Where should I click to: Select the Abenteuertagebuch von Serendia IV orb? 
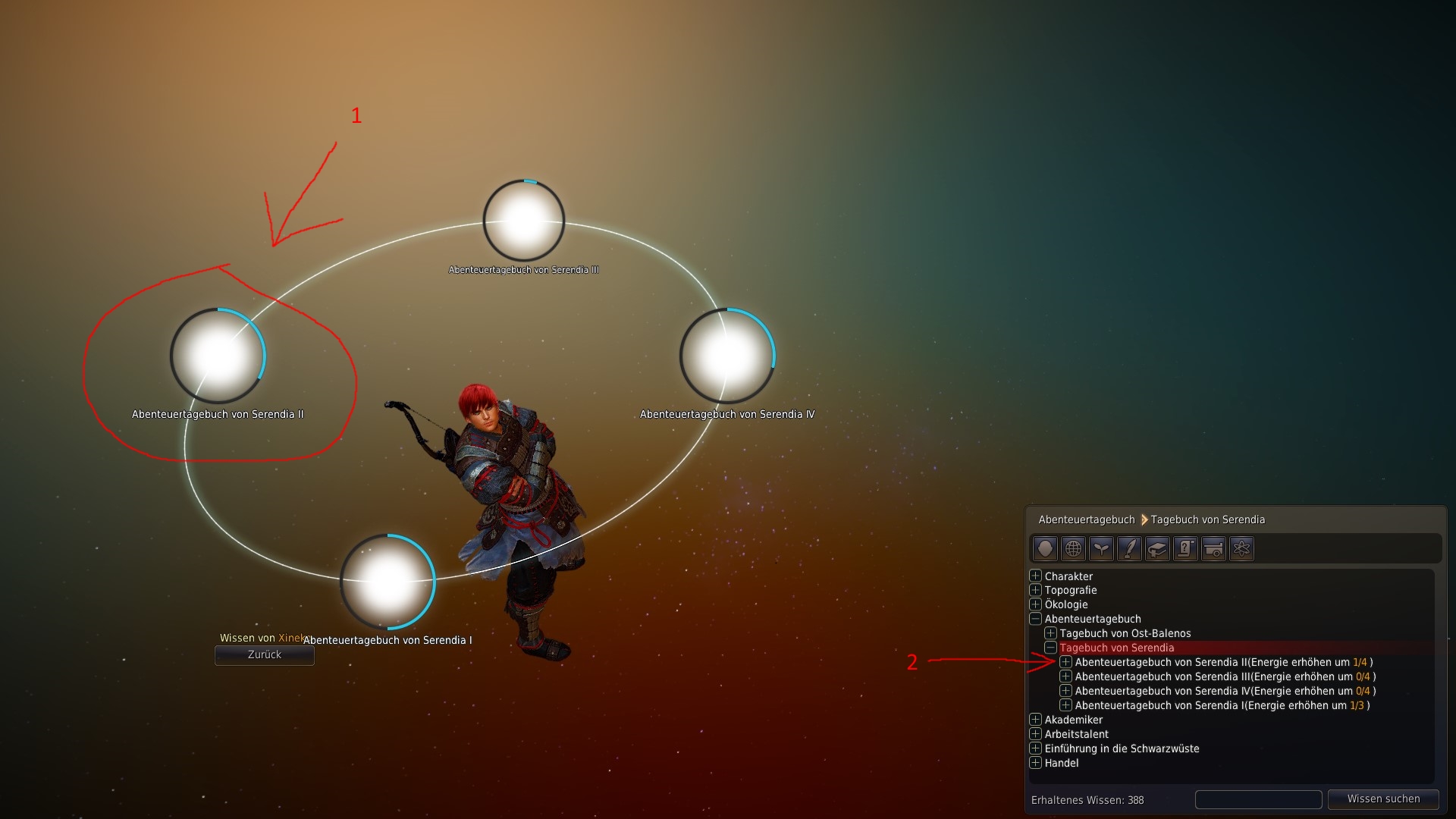[726, 355]
